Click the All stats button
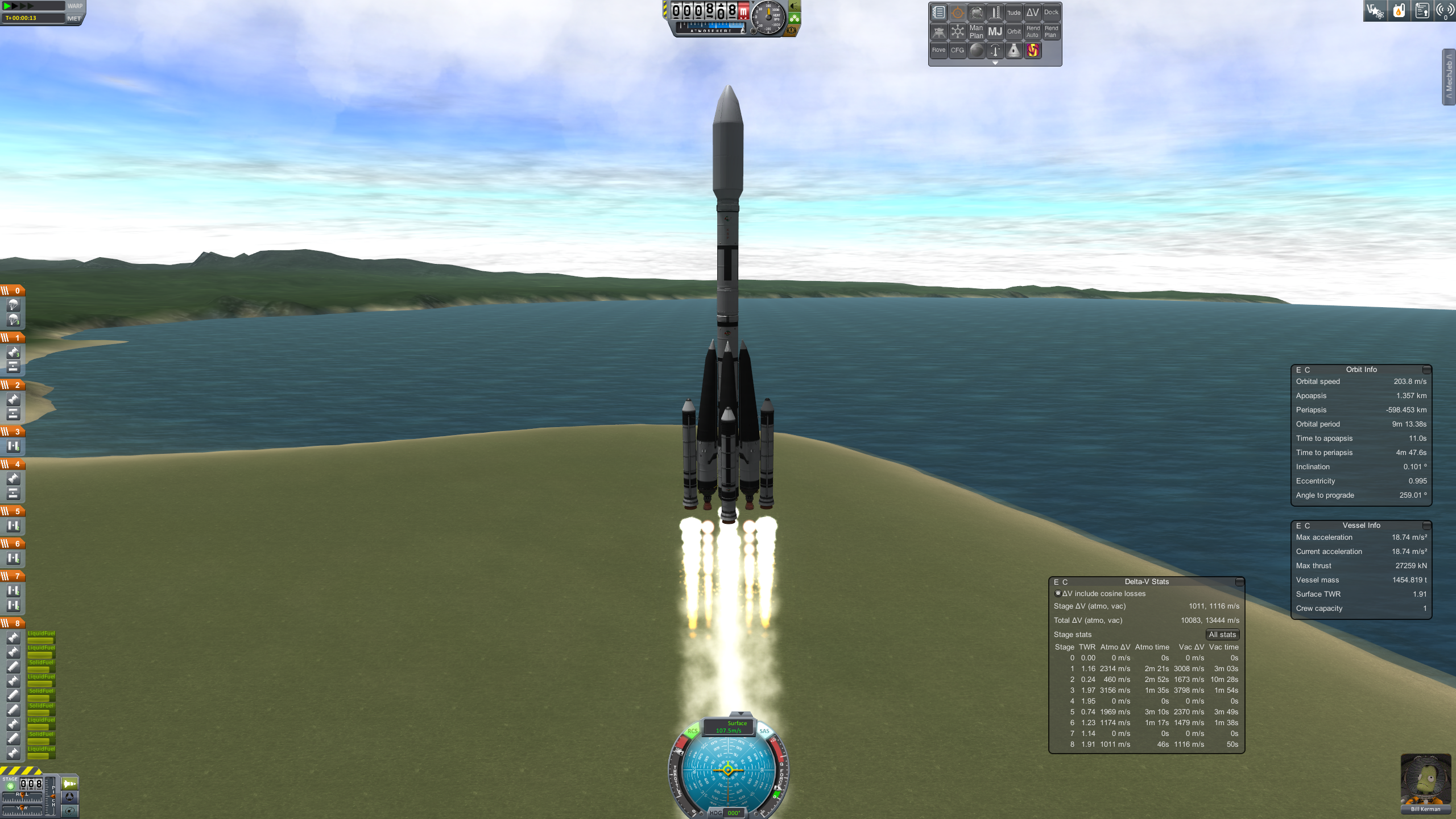This screenshot has width=1456, height=819. (1222, 635)
